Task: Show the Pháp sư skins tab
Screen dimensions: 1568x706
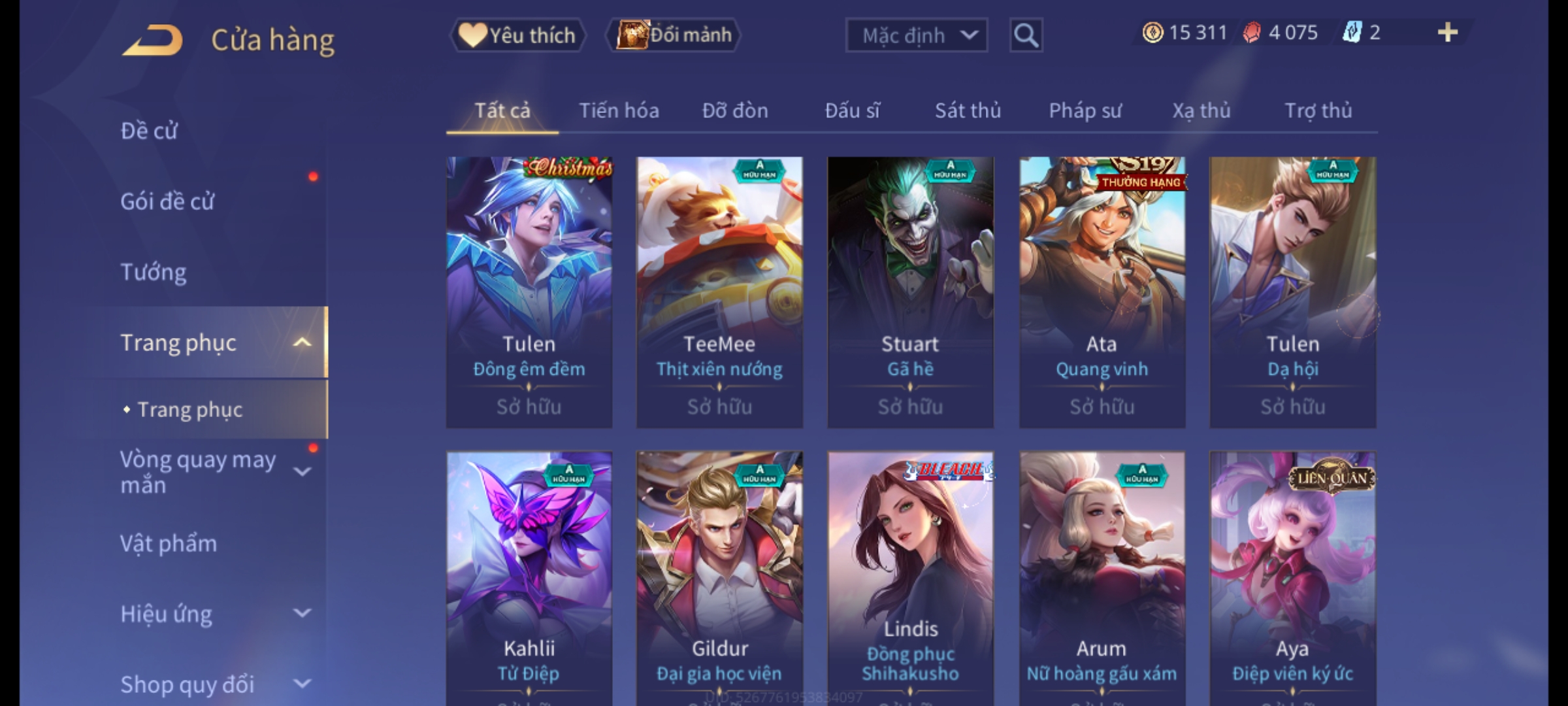Action: 1085,111
